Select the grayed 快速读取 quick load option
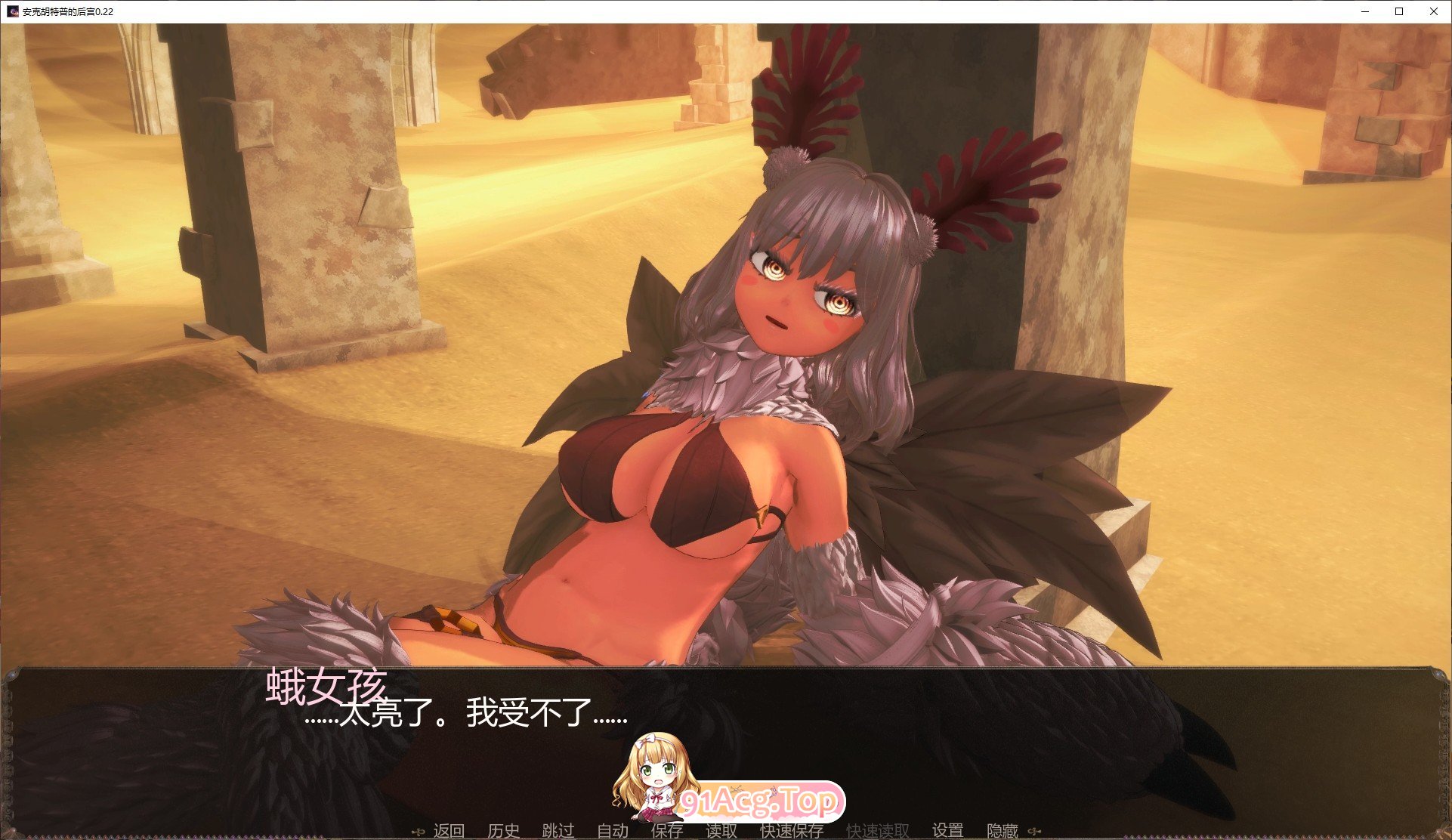The height and width of the screenshot is (840, 1452). point(876,829)
